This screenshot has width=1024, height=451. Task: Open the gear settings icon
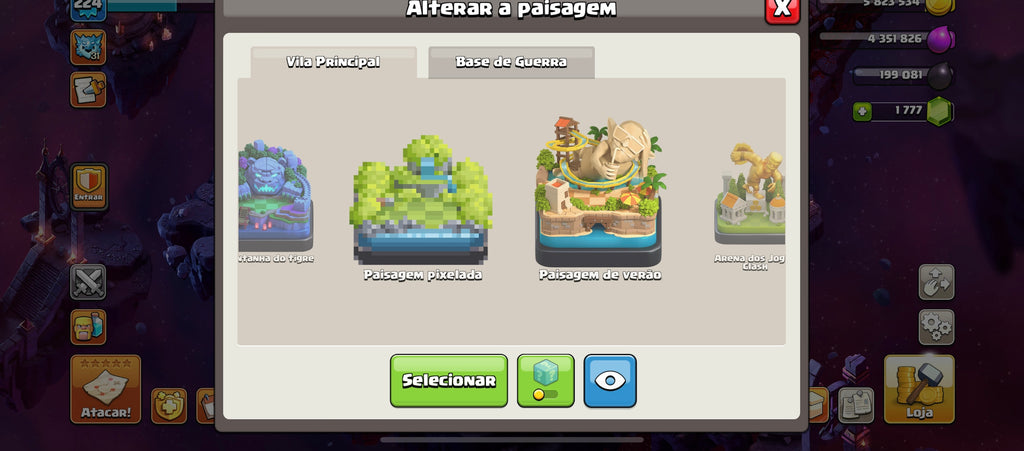[936, 326]
